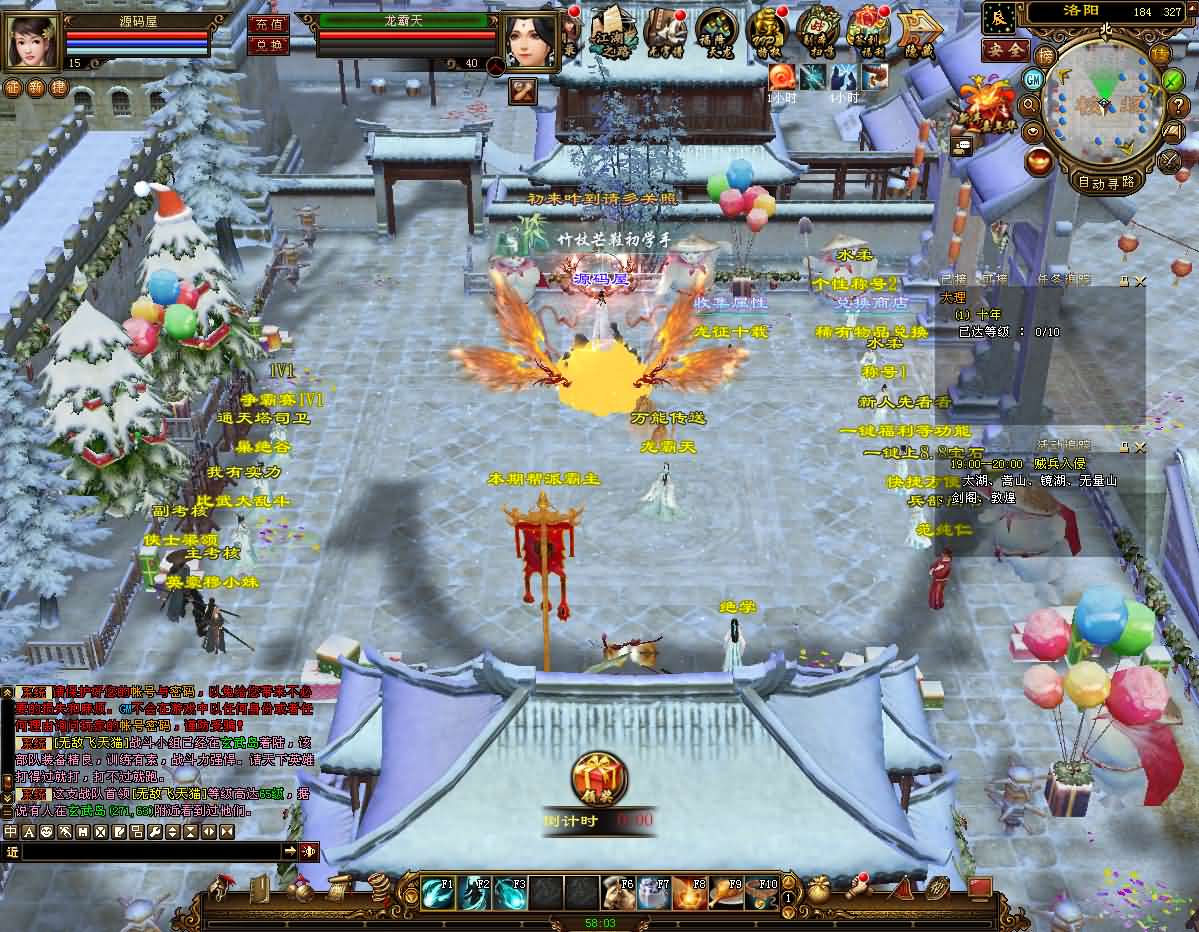1199x932 pixels.
Task: Open the 江湖之路 event icon
Action: 609,31
